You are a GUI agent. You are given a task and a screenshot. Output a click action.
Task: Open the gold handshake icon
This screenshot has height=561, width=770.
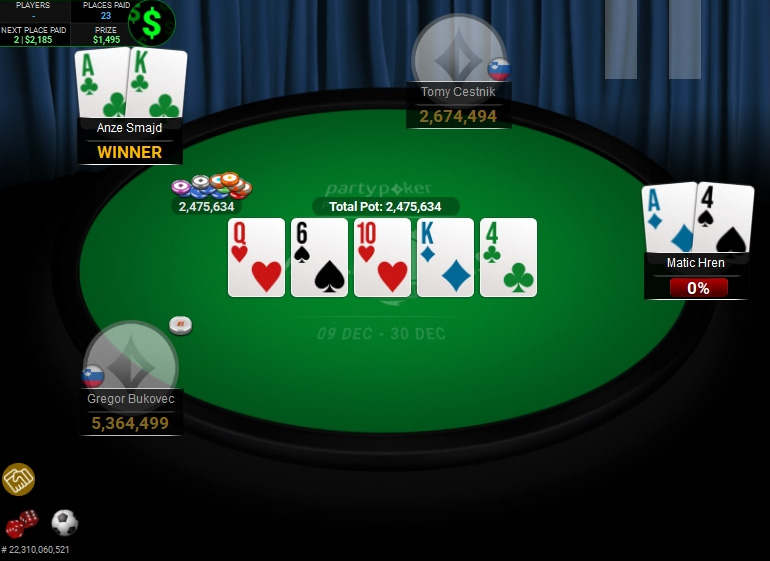[x=18, y=479]
